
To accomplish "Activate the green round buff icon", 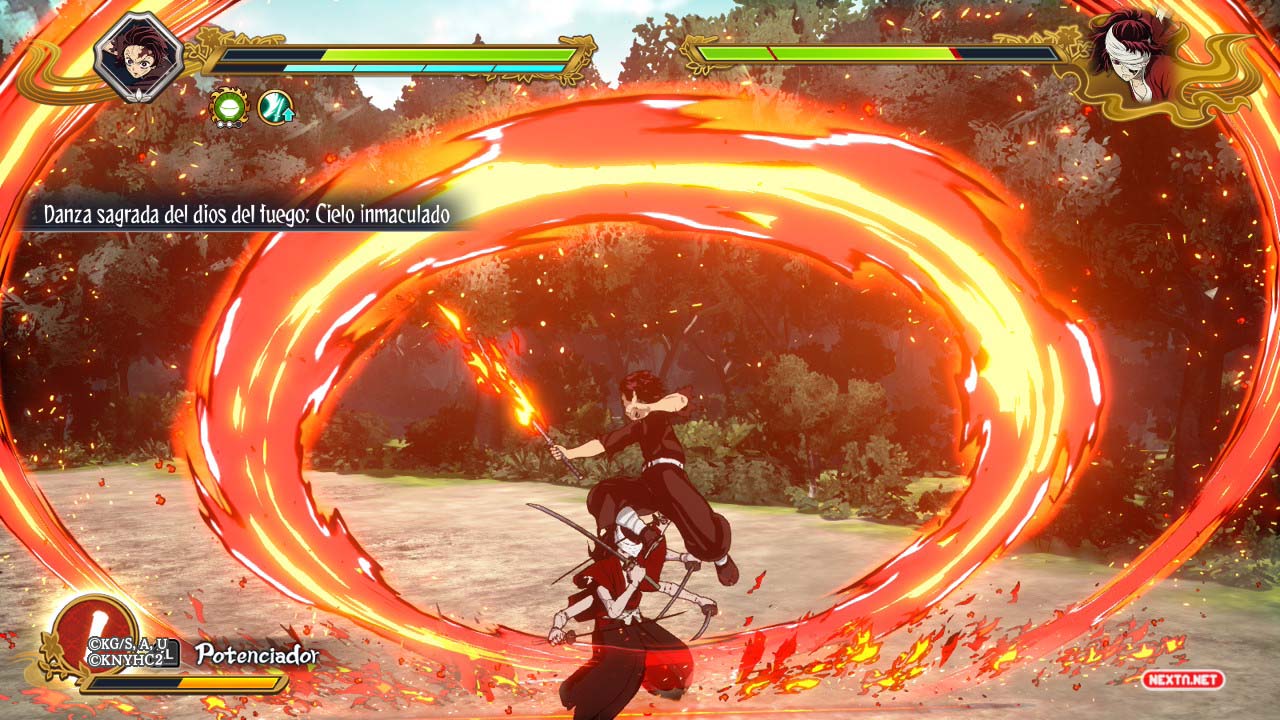I will coord(228,108).
